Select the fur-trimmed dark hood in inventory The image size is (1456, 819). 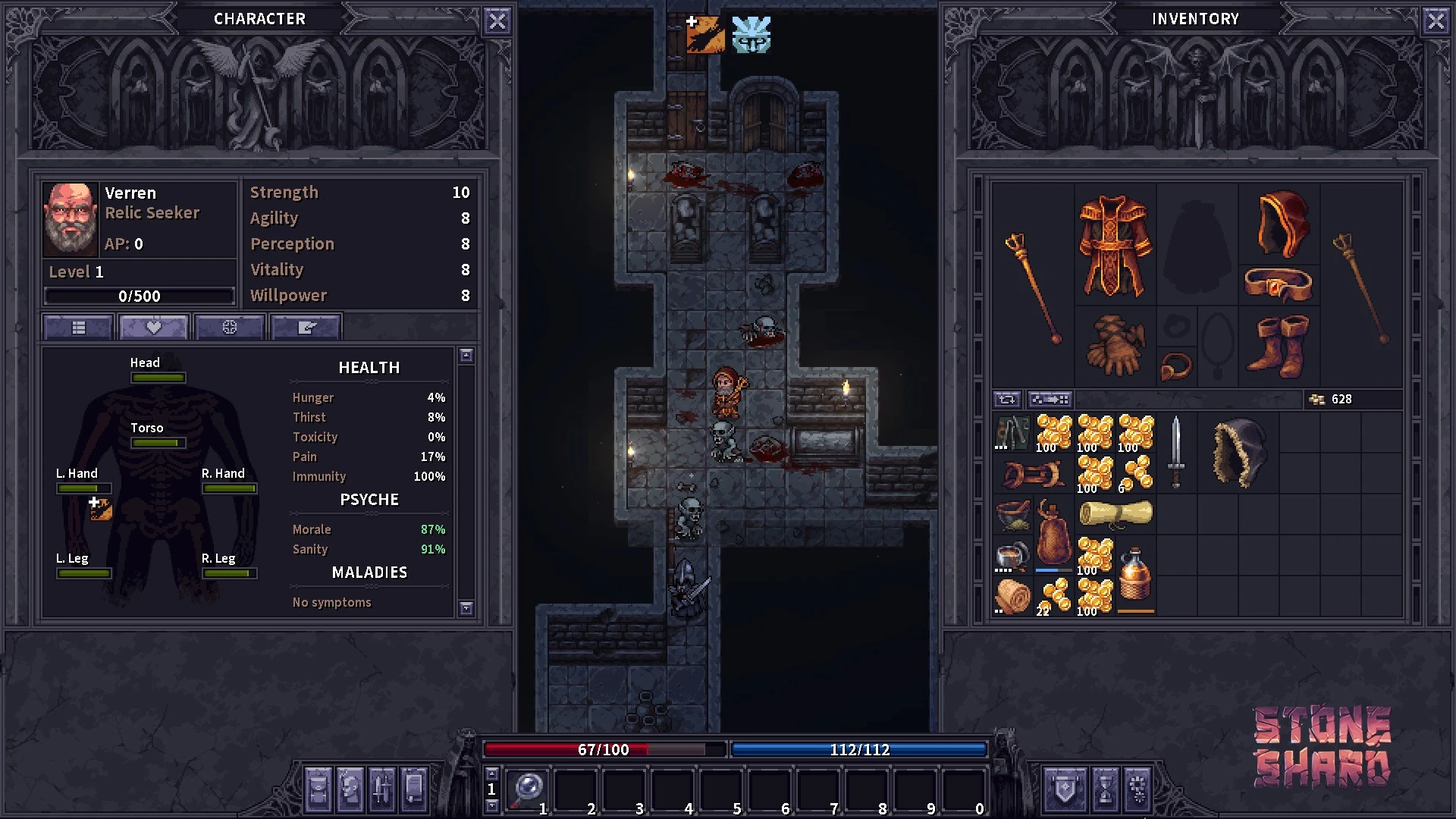[1238, 453]
